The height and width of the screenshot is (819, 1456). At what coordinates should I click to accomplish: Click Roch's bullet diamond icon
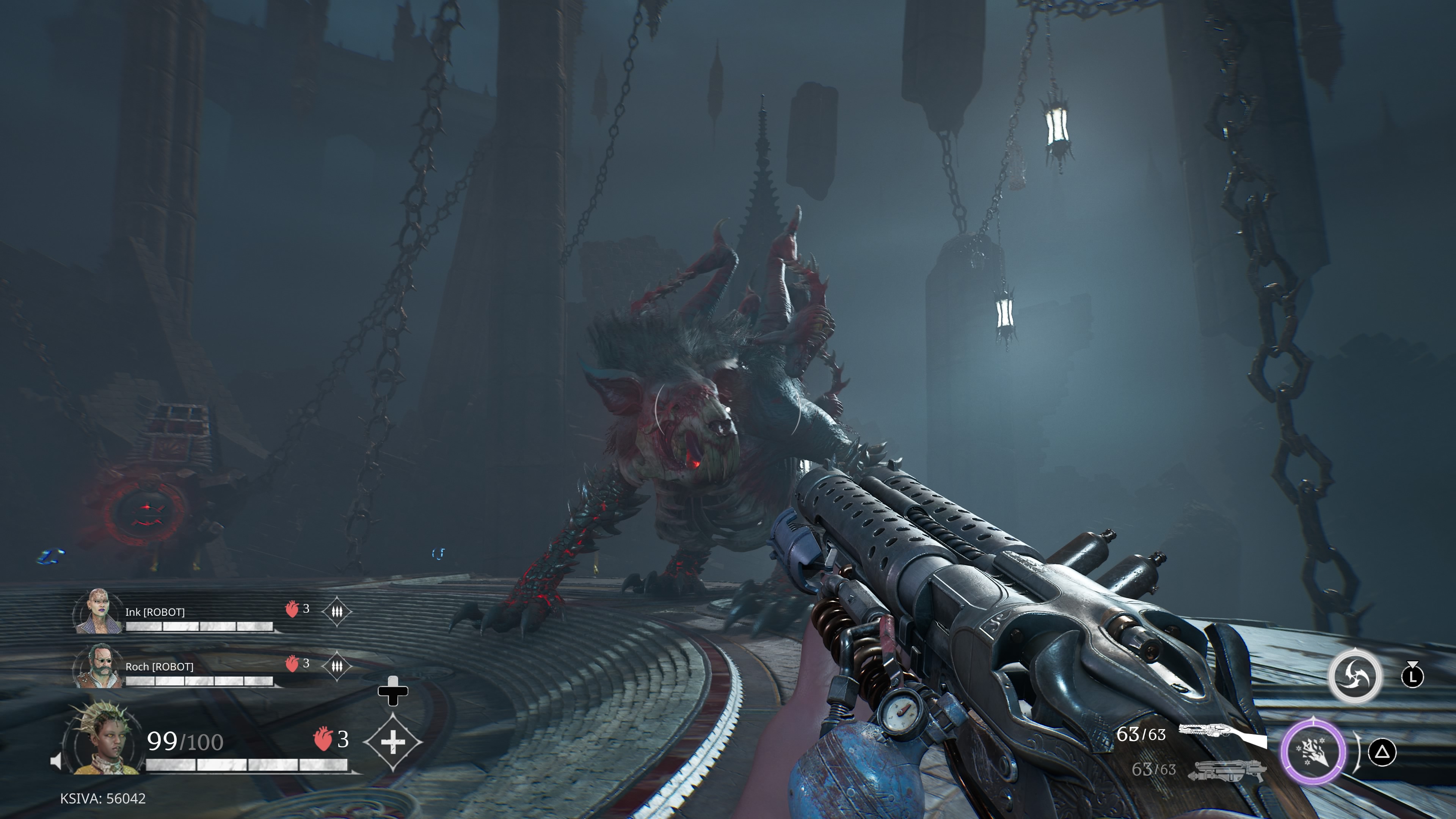337,666
